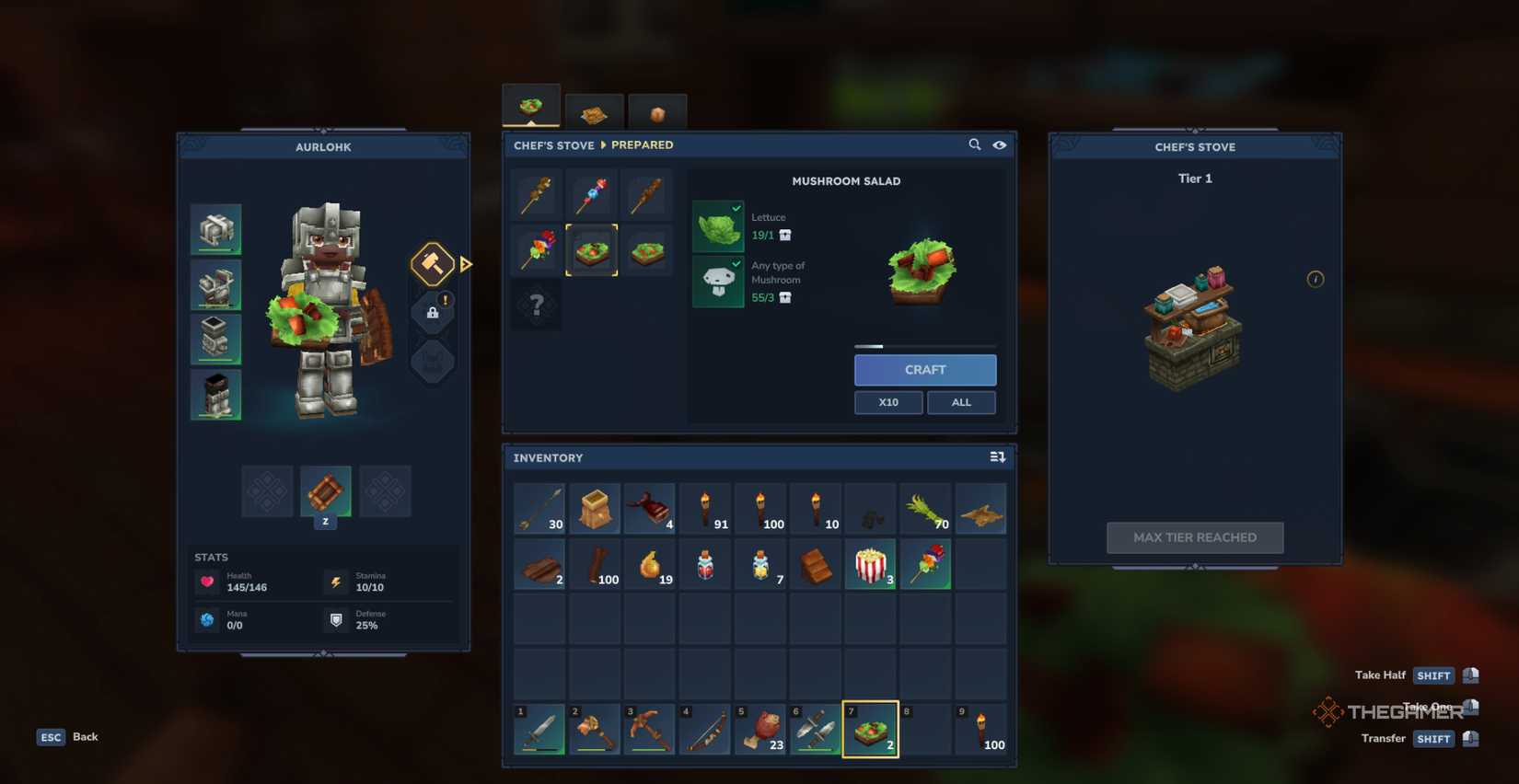Click the popcorn item in the inventory
Viewport: 1519px width, 784px height.
(x=870, y=563)
